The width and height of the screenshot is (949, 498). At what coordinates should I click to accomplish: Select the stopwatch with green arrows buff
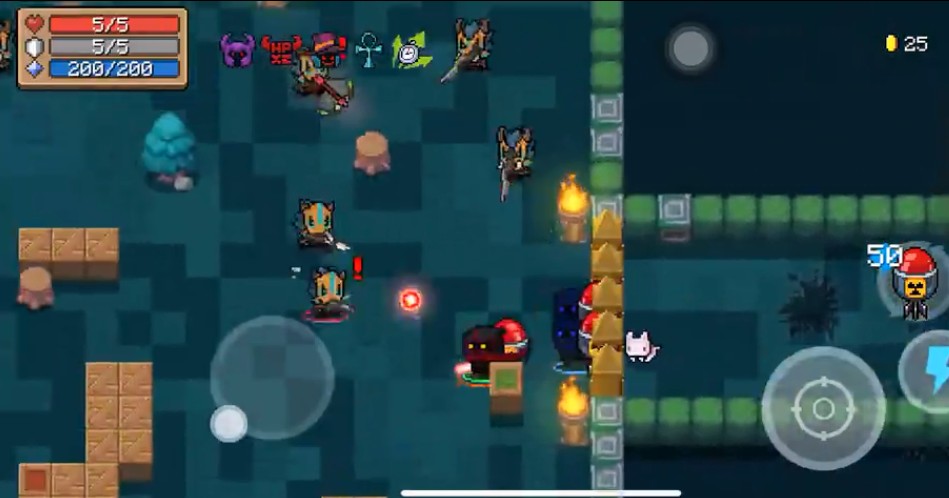tap(410, 50)
